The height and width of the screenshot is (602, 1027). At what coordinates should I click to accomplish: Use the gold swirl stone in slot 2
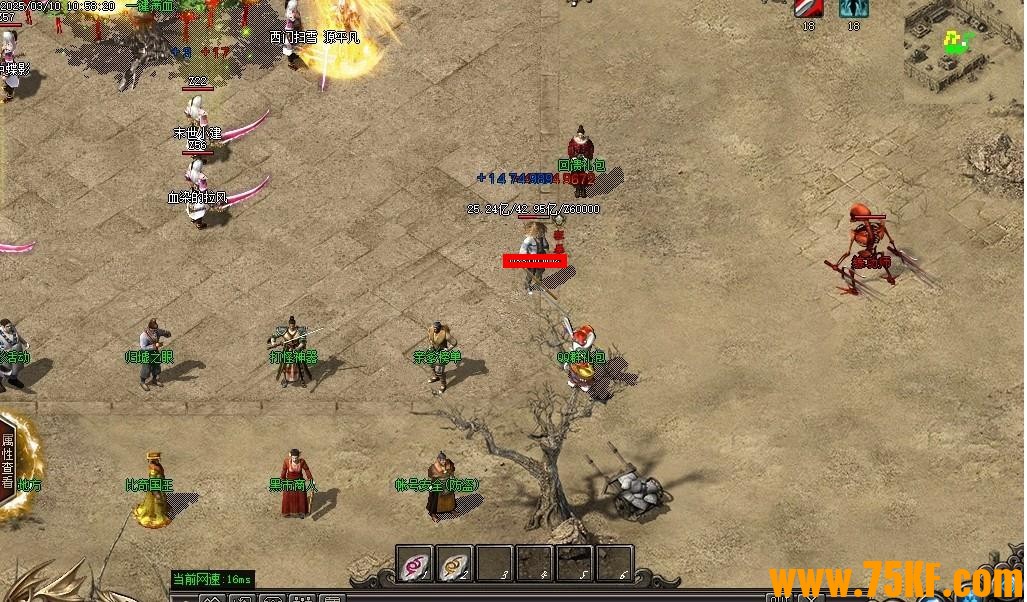click(x=454, y=564)
